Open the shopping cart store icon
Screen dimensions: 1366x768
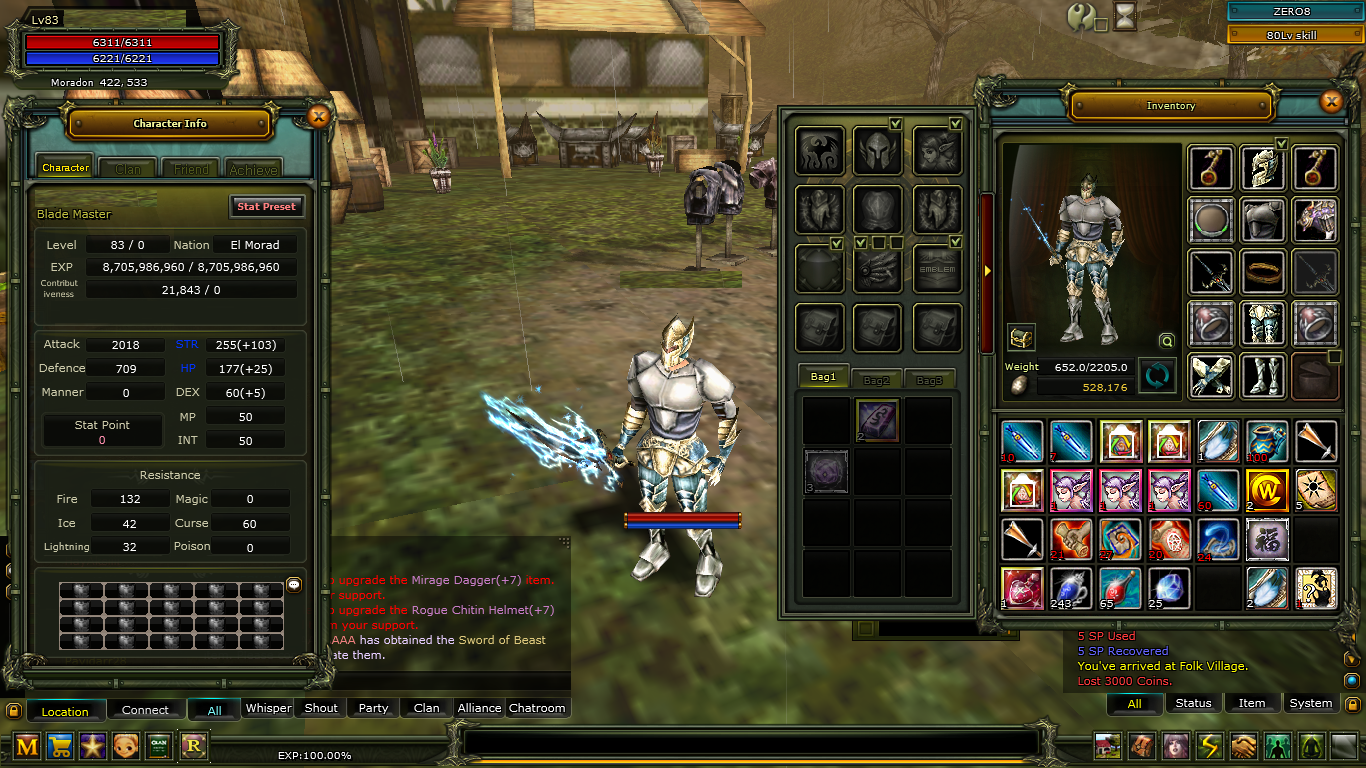pyautogui.click(x=60, y=745)
